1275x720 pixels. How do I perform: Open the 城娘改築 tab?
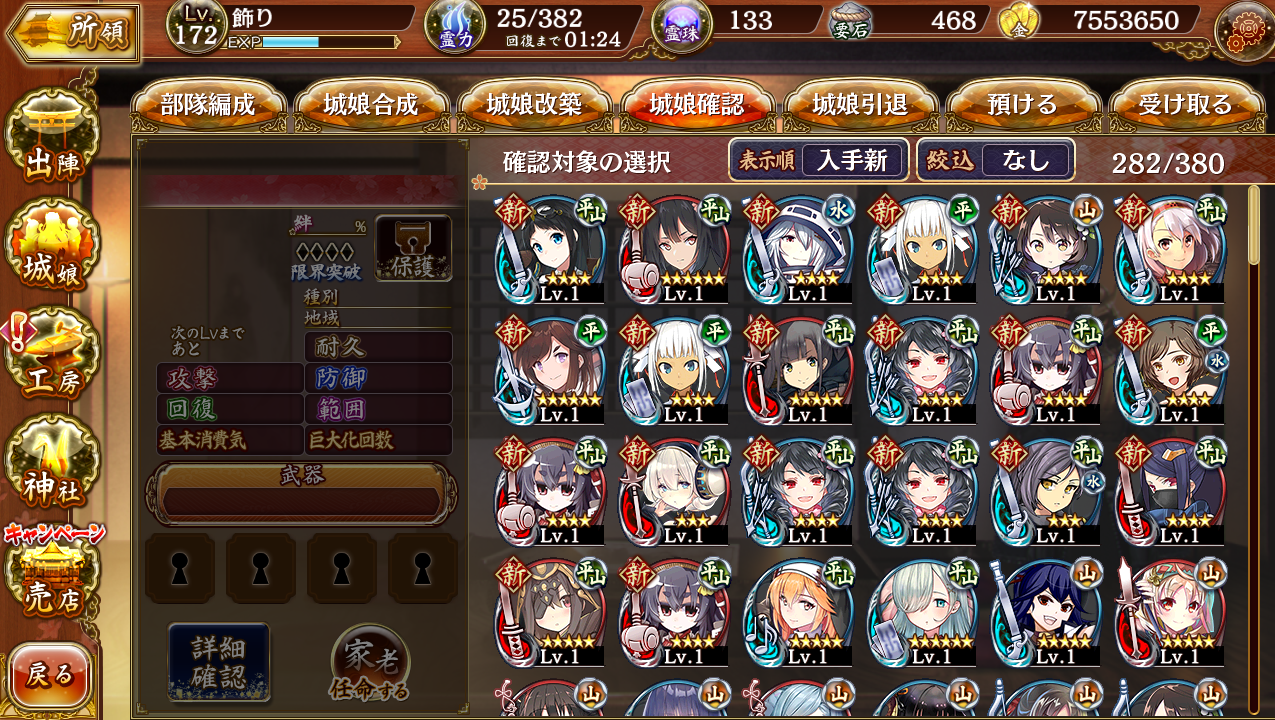click(534, 105)
